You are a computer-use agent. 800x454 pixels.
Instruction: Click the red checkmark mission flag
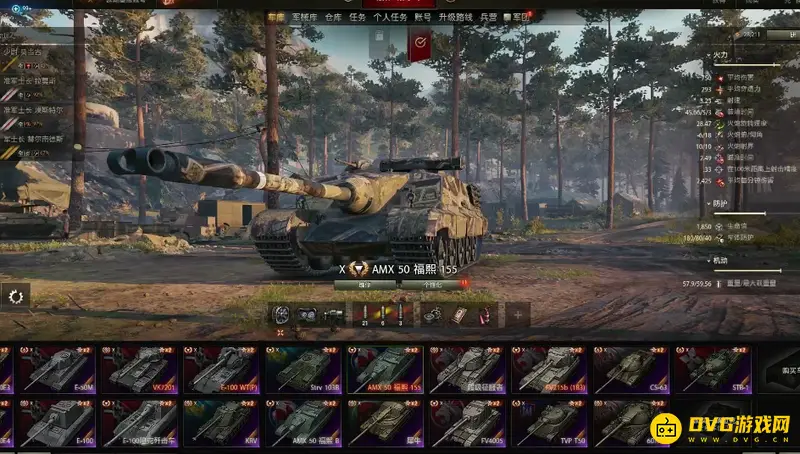click(420, 42)
